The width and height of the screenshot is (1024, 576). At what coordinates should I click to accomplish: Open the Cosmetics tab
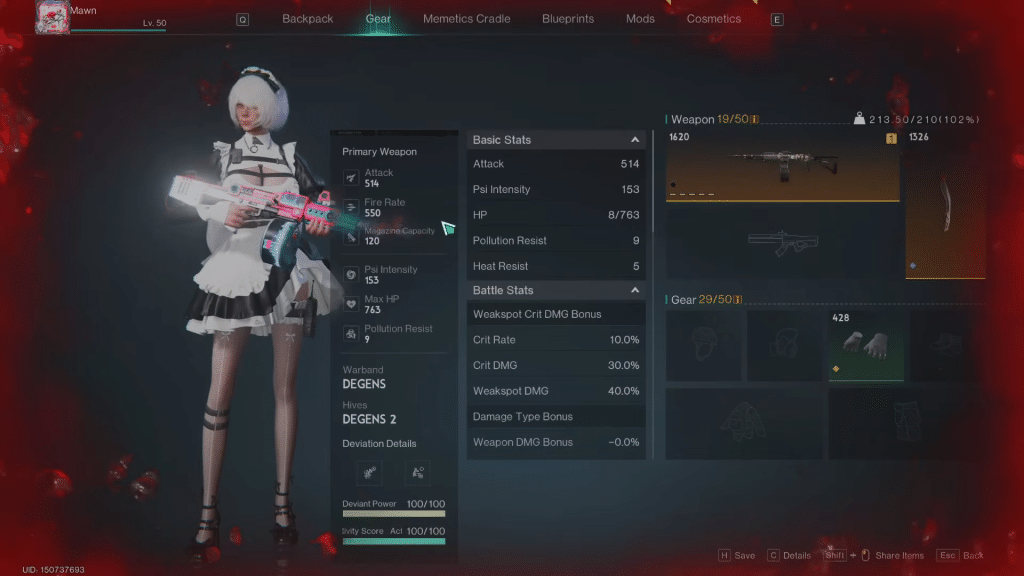tap(714, 19)
